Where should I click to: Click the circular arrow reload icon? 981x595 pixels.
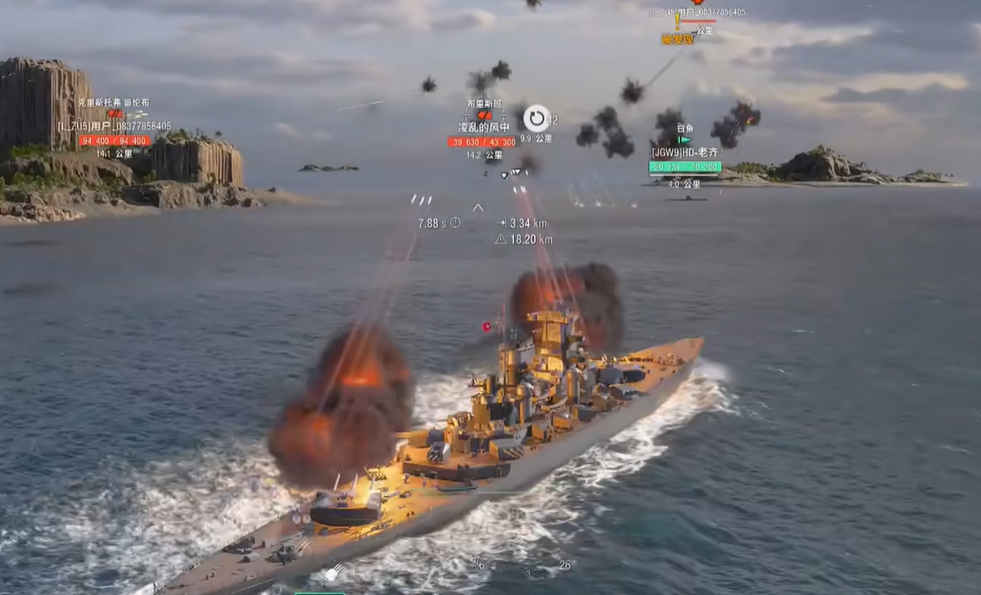pyautogui.click(x=537, y=118)
